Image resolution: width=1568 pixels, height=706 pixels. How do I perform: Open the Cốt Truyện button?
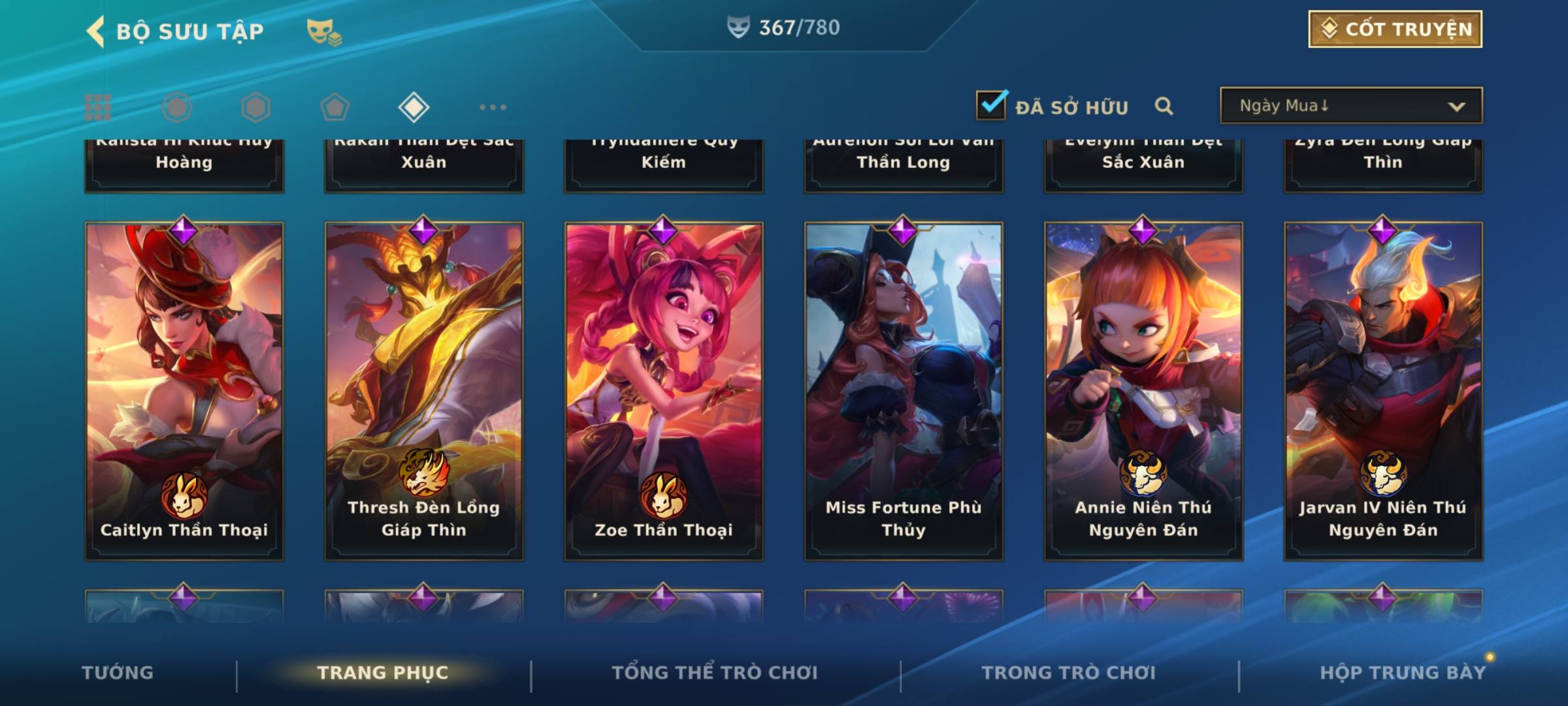[1395, 29]
